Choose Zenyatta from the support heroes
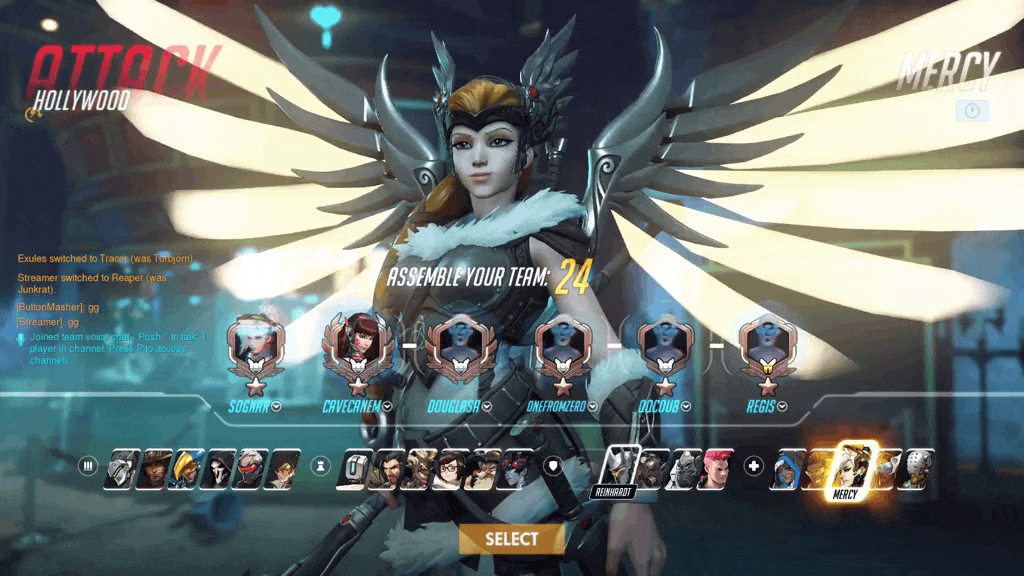1024x576 pixels. tap(916, 468)
